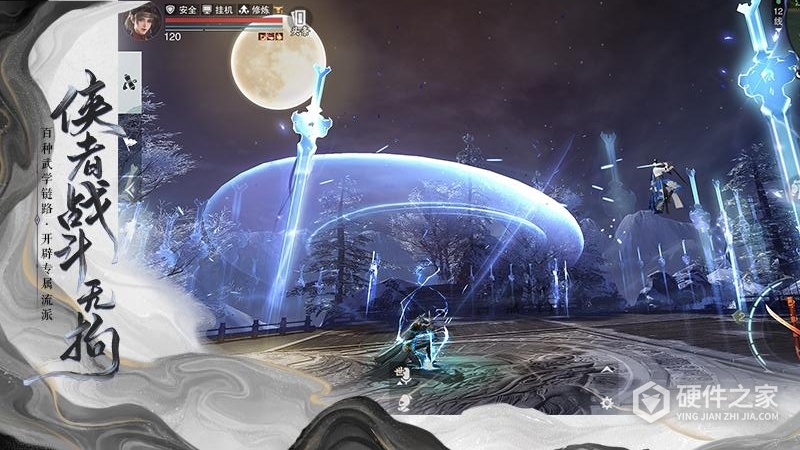Expand the upward arrow above the gear
This screenshot has height=450, width=800.
[606, 371]
